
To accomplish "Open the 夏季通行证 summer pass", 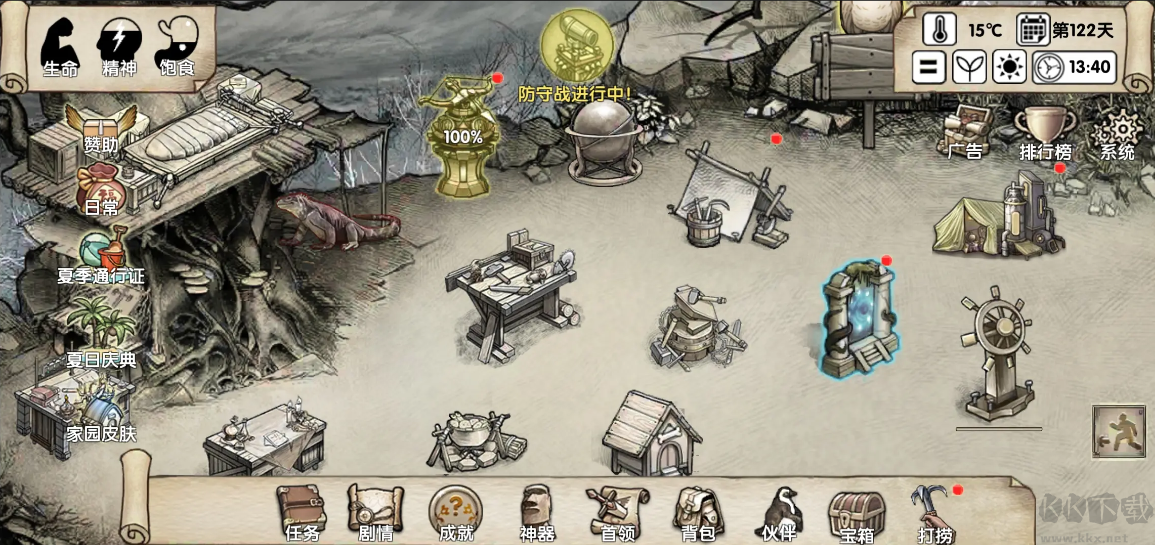I will coord(101,257).
